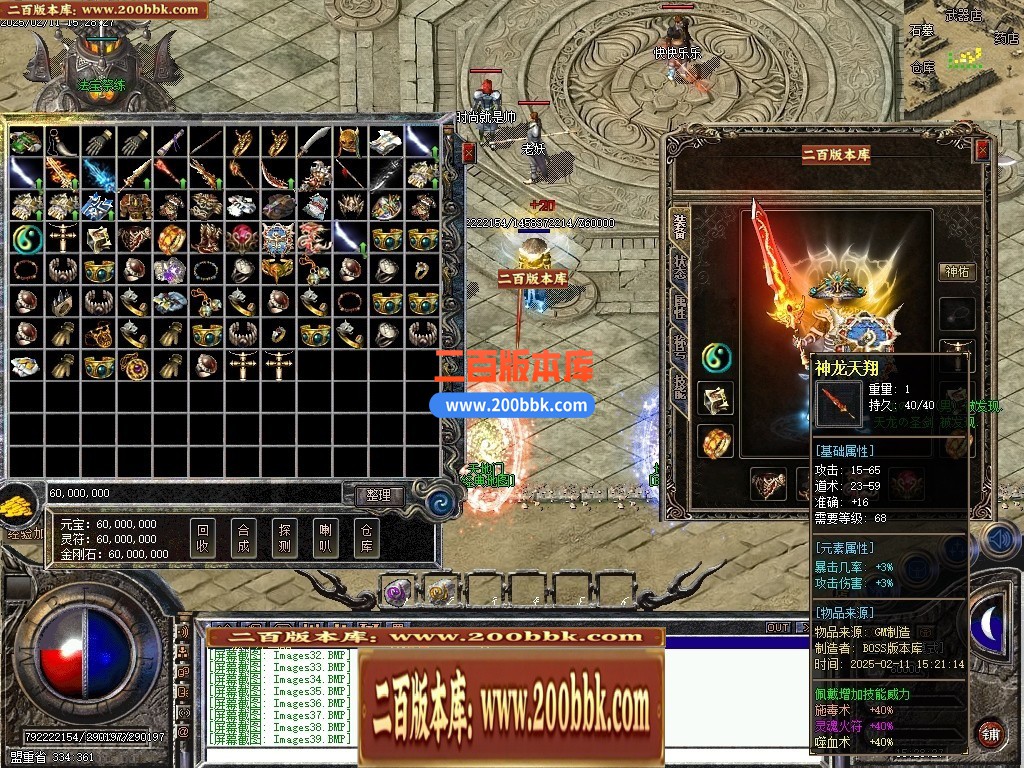Open the 属性 attributes tab

coord(680,309)
